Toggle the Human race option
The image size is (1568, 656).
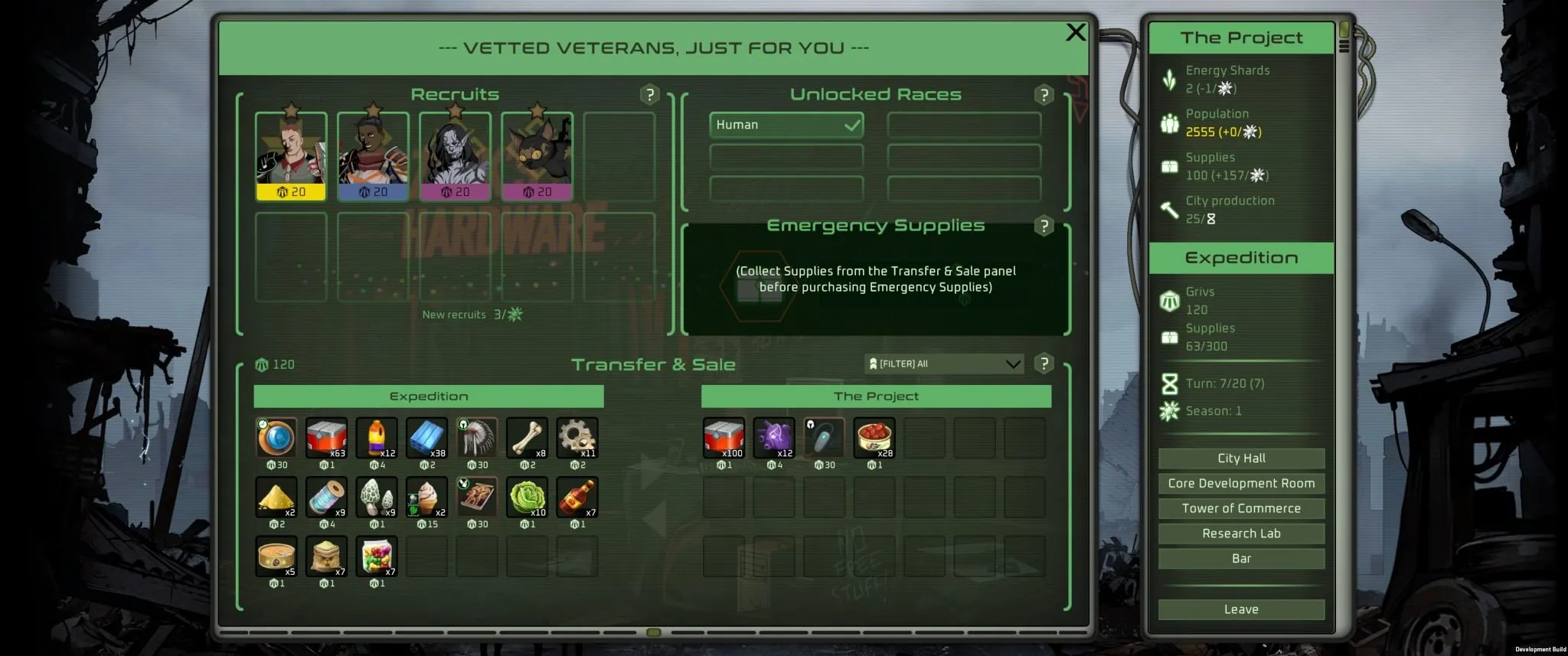[786, 125]
